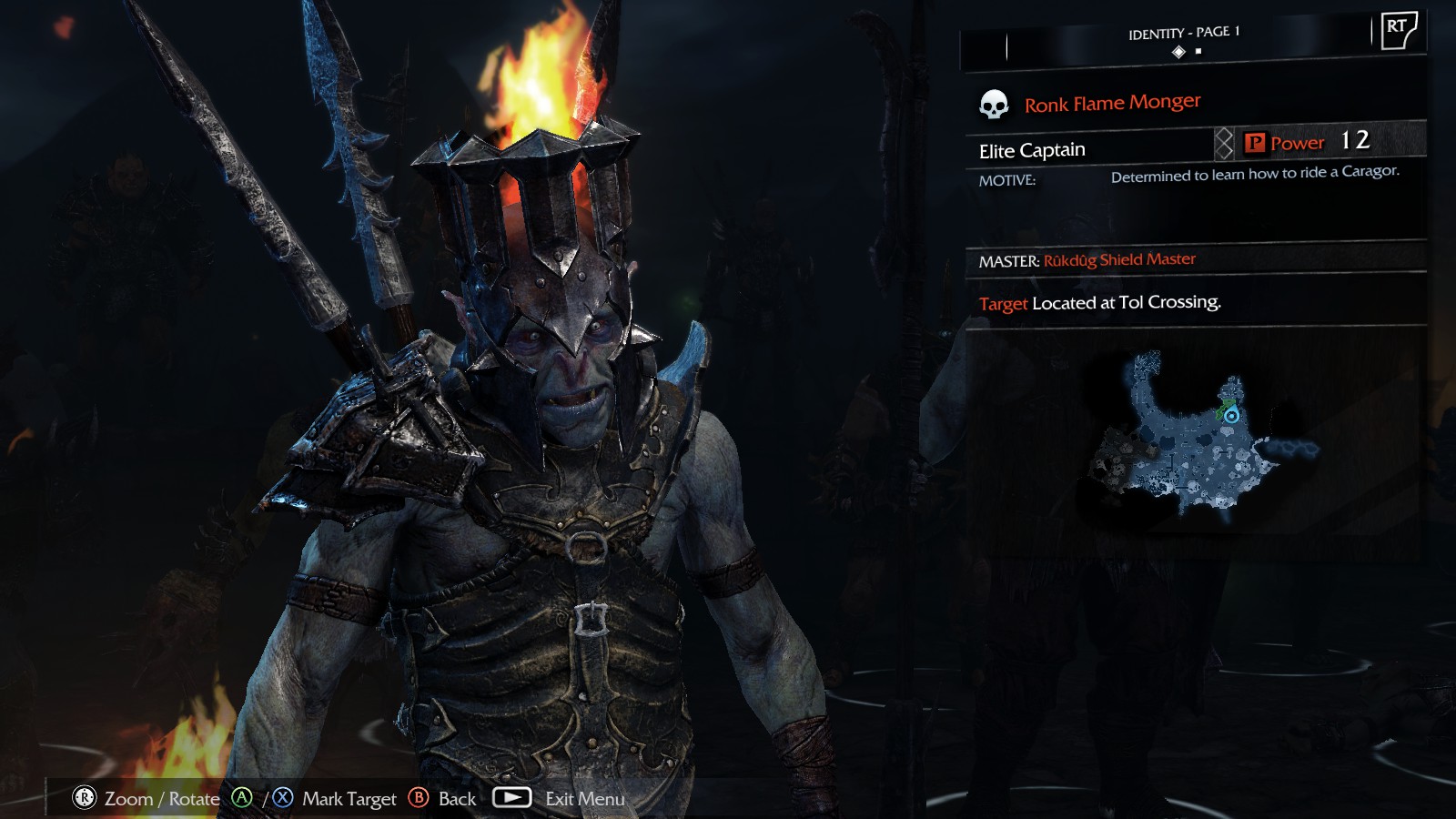This screenshot has width=1456, height=819.
Task: Choose the Mark Target option
Action: pyautogui.click(x=349, y=799)
